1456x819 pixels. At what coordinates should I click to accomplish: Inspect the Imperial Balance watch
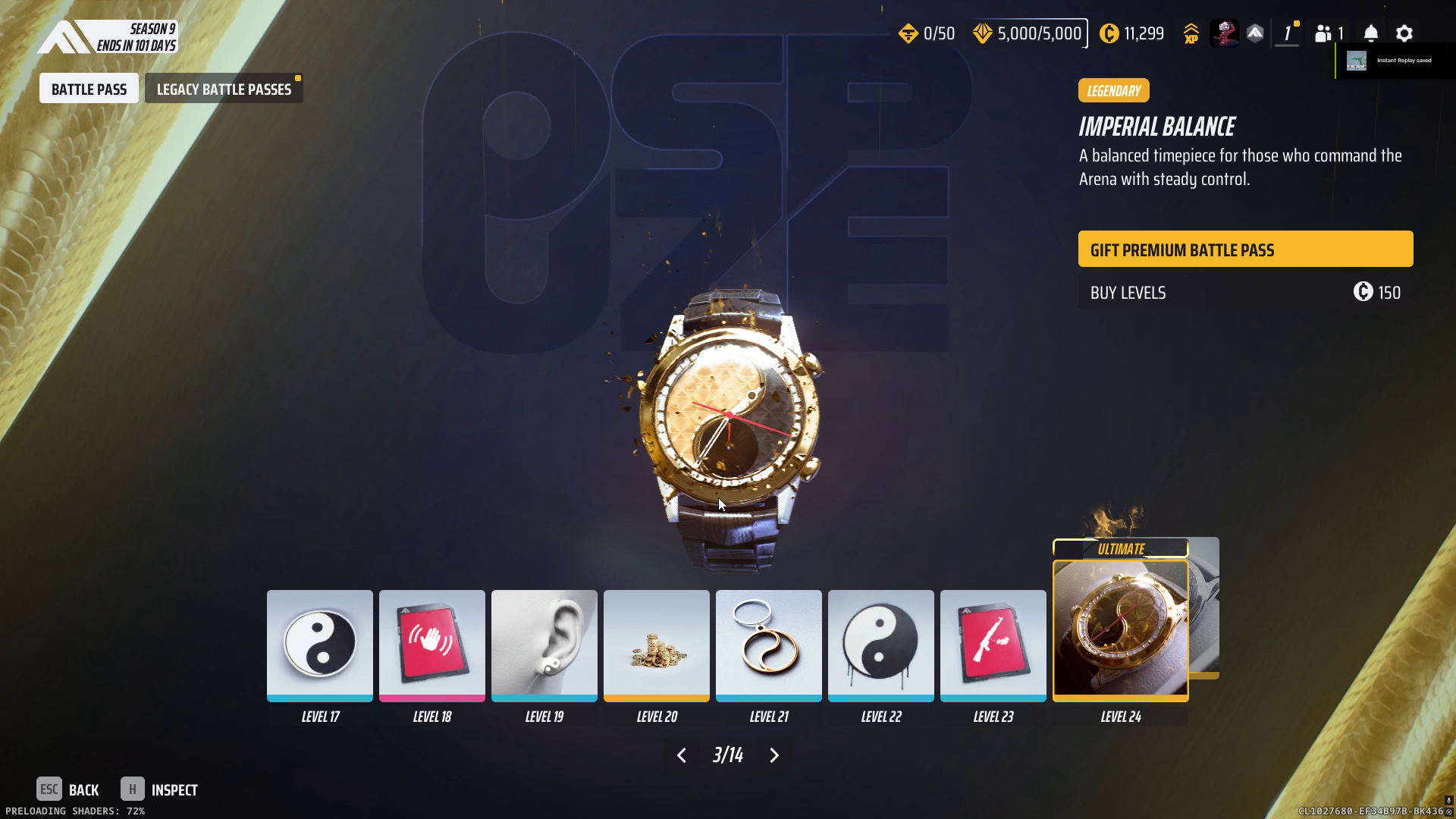[x=159, y=789]
